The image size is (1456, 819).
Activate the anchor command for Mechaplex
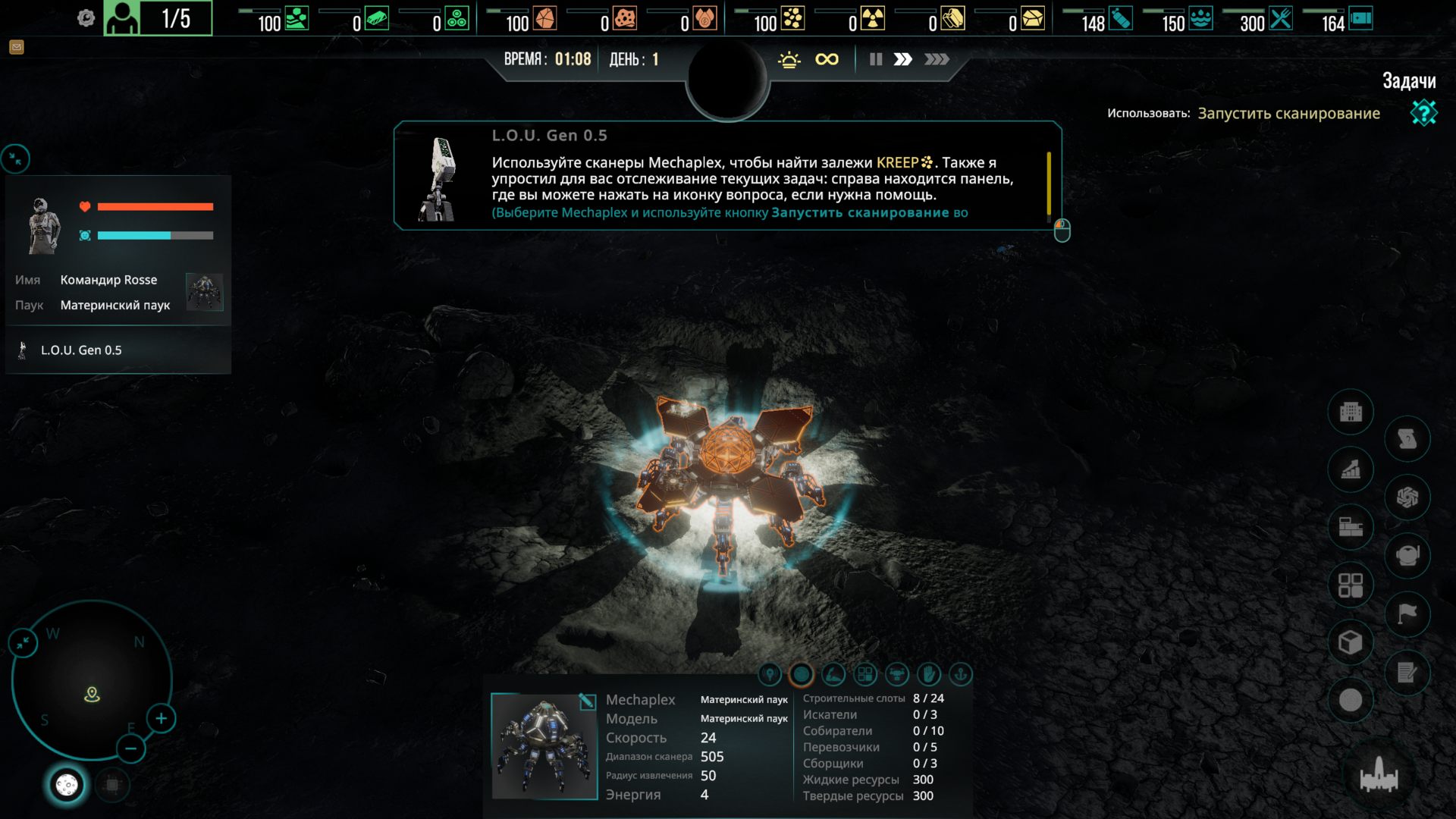[960, 674]
